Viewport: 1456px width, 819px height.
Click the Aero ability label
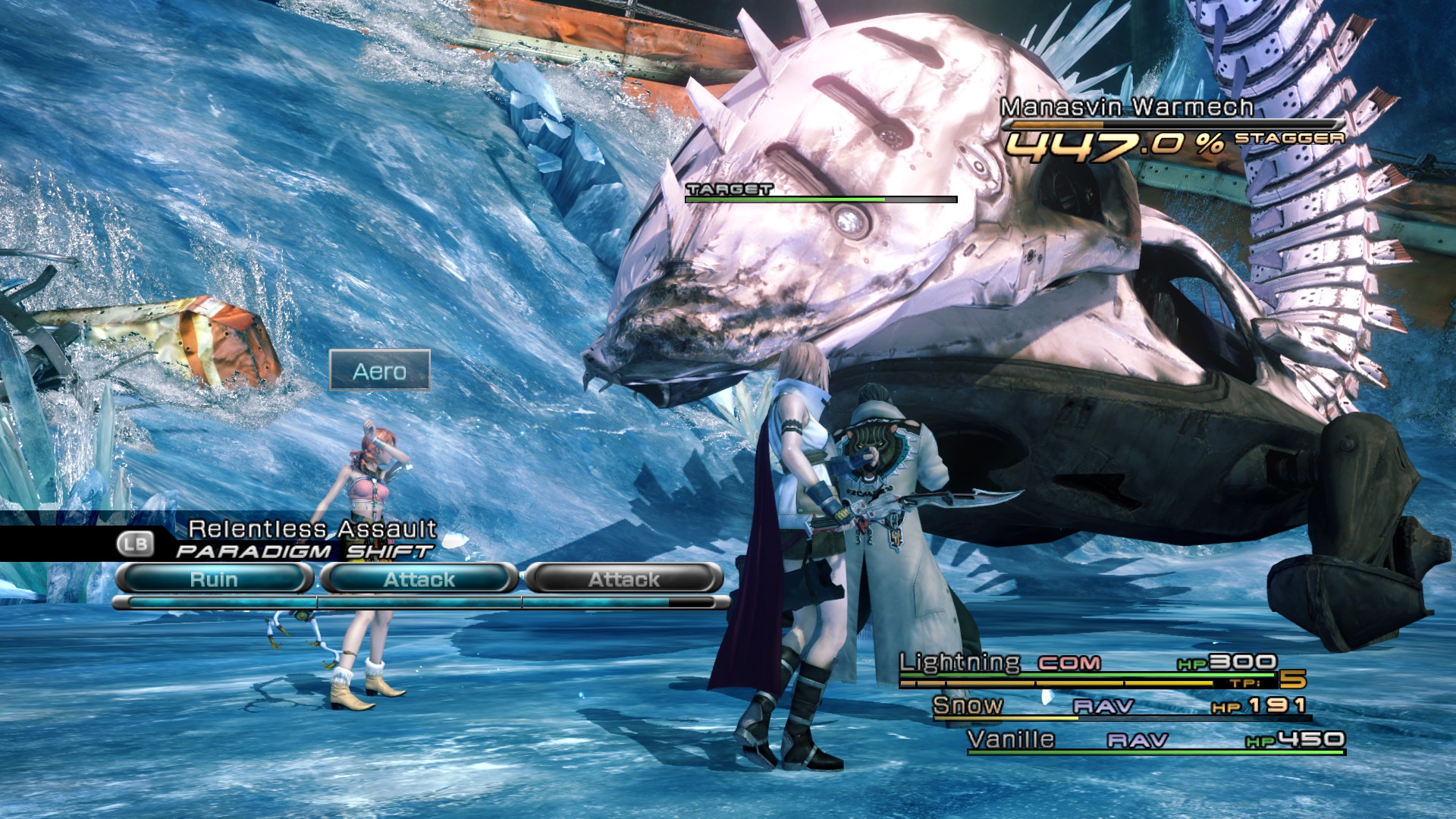point(380,371)
